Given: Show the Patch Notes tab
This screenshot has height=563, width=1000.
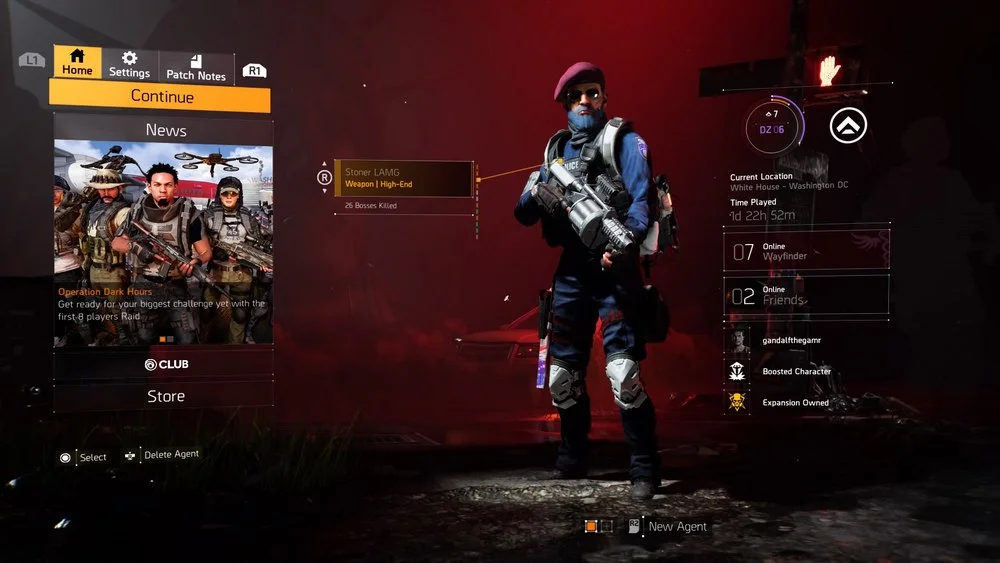Looking at the screenshot, I should coord(196,67).
